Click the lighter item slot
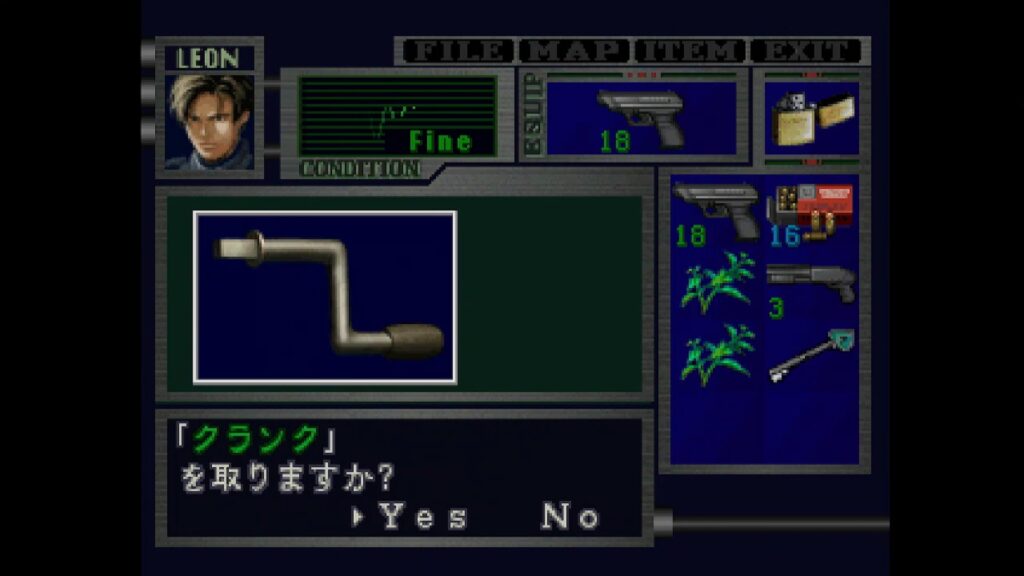 coord(811,117)
